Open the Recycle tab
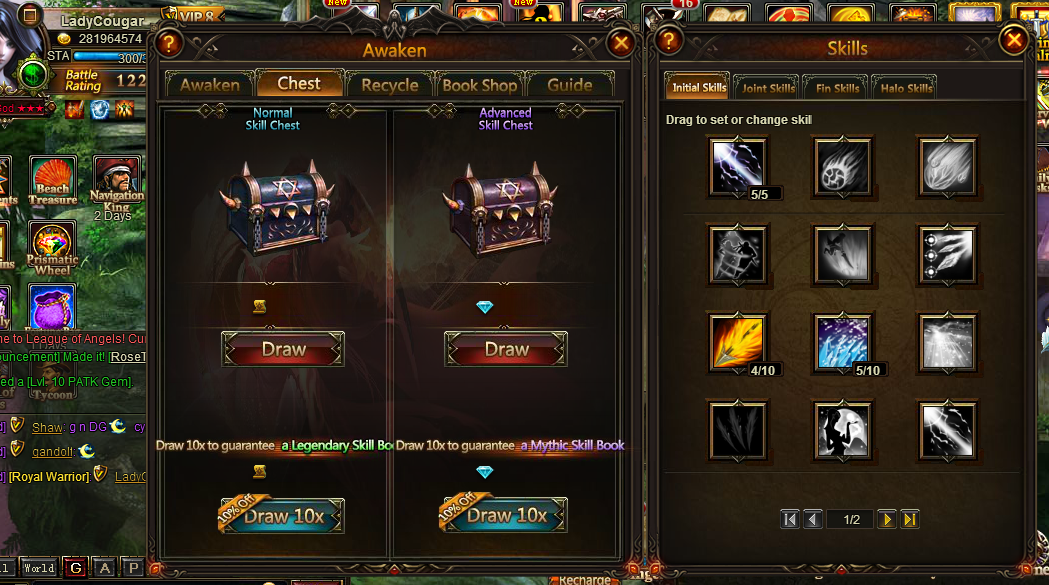1049x585 pixels. coord(390,85)
